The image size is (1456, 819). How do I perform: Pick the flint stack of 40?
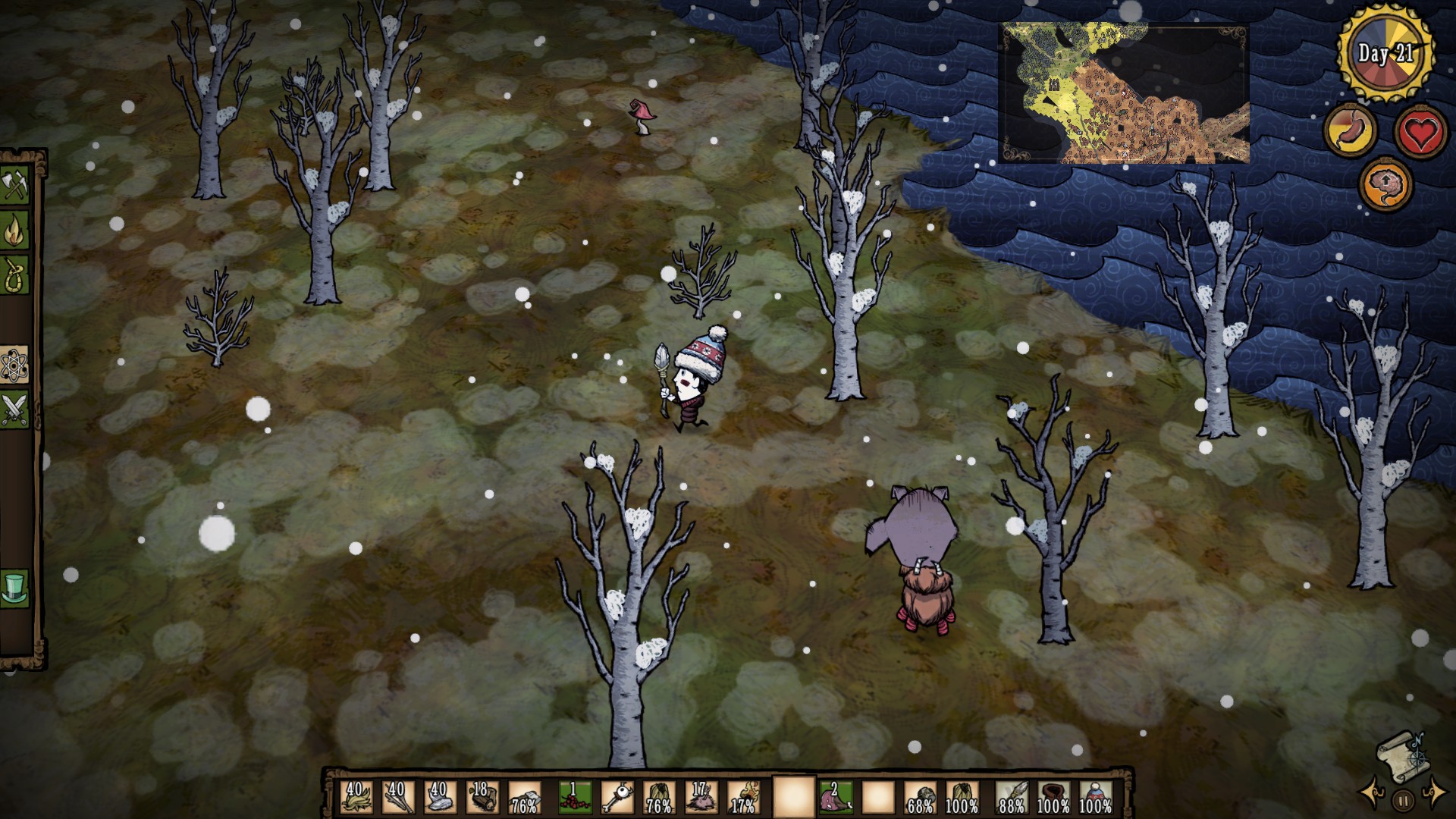(439, 798)
